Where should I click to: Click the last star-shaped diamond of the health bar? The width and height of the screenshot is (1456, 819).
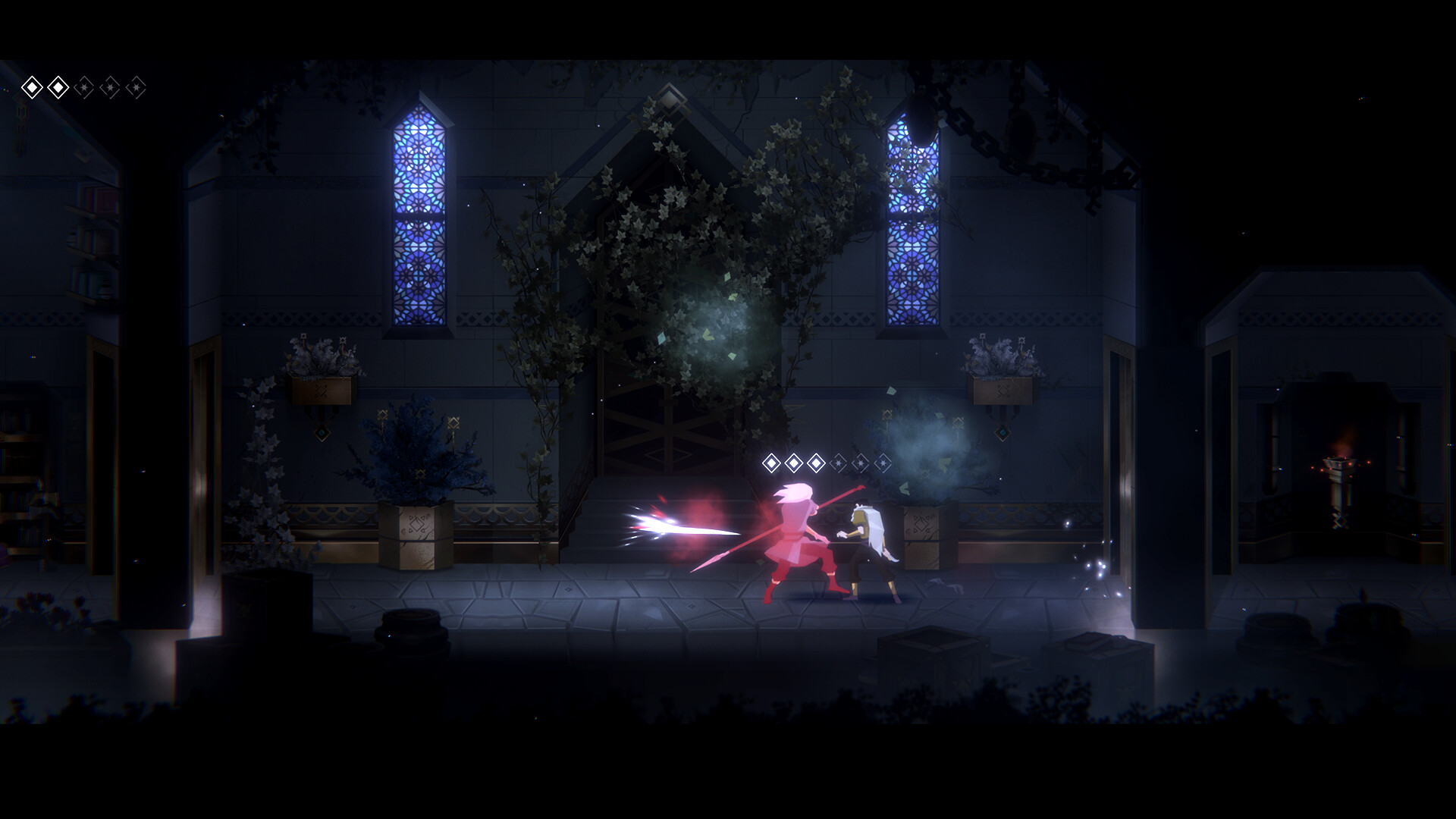coord(137,87)
